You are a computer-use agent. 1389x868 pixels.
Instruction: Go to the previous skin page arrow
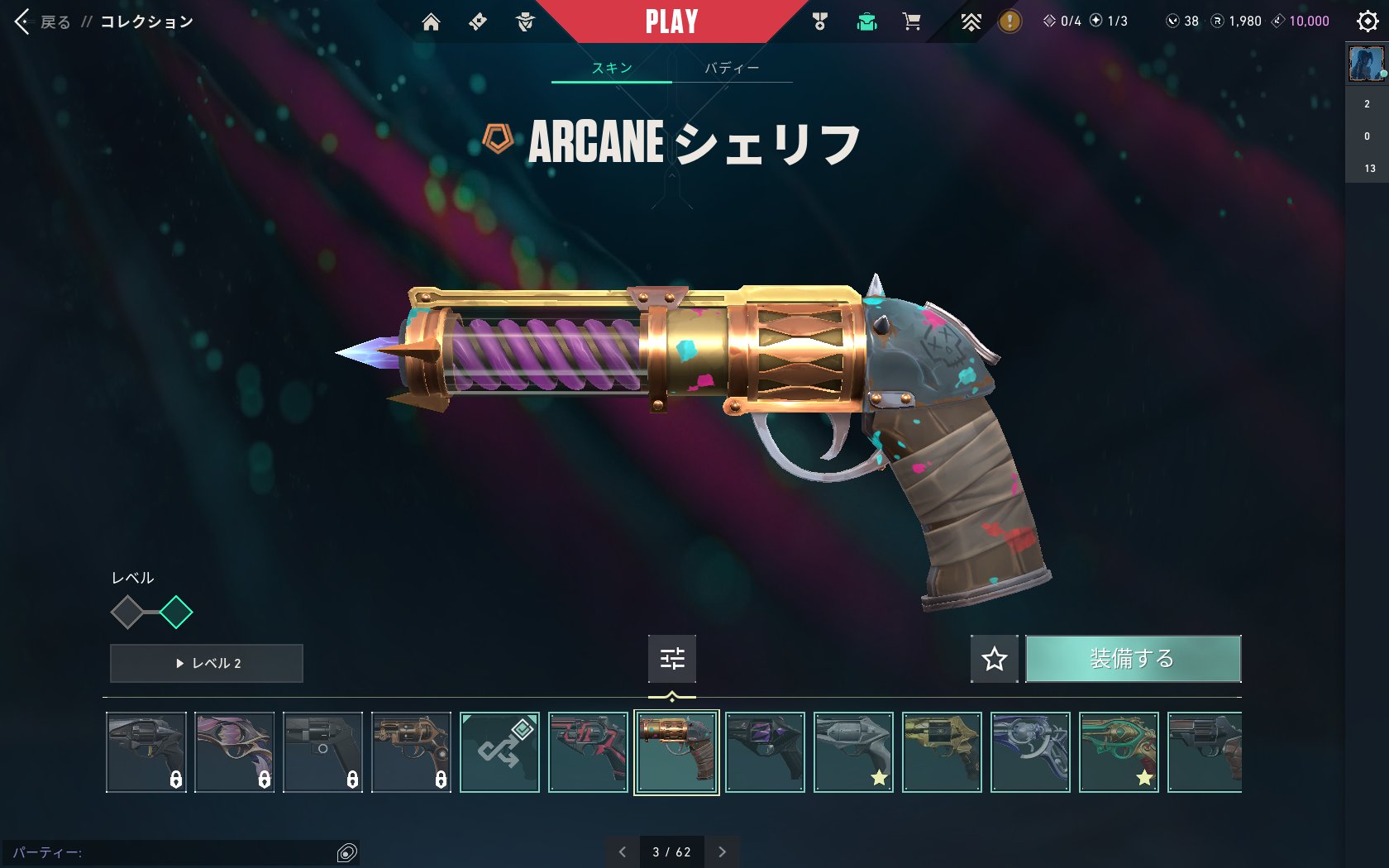pyautogui.click(x=623, y=852)
